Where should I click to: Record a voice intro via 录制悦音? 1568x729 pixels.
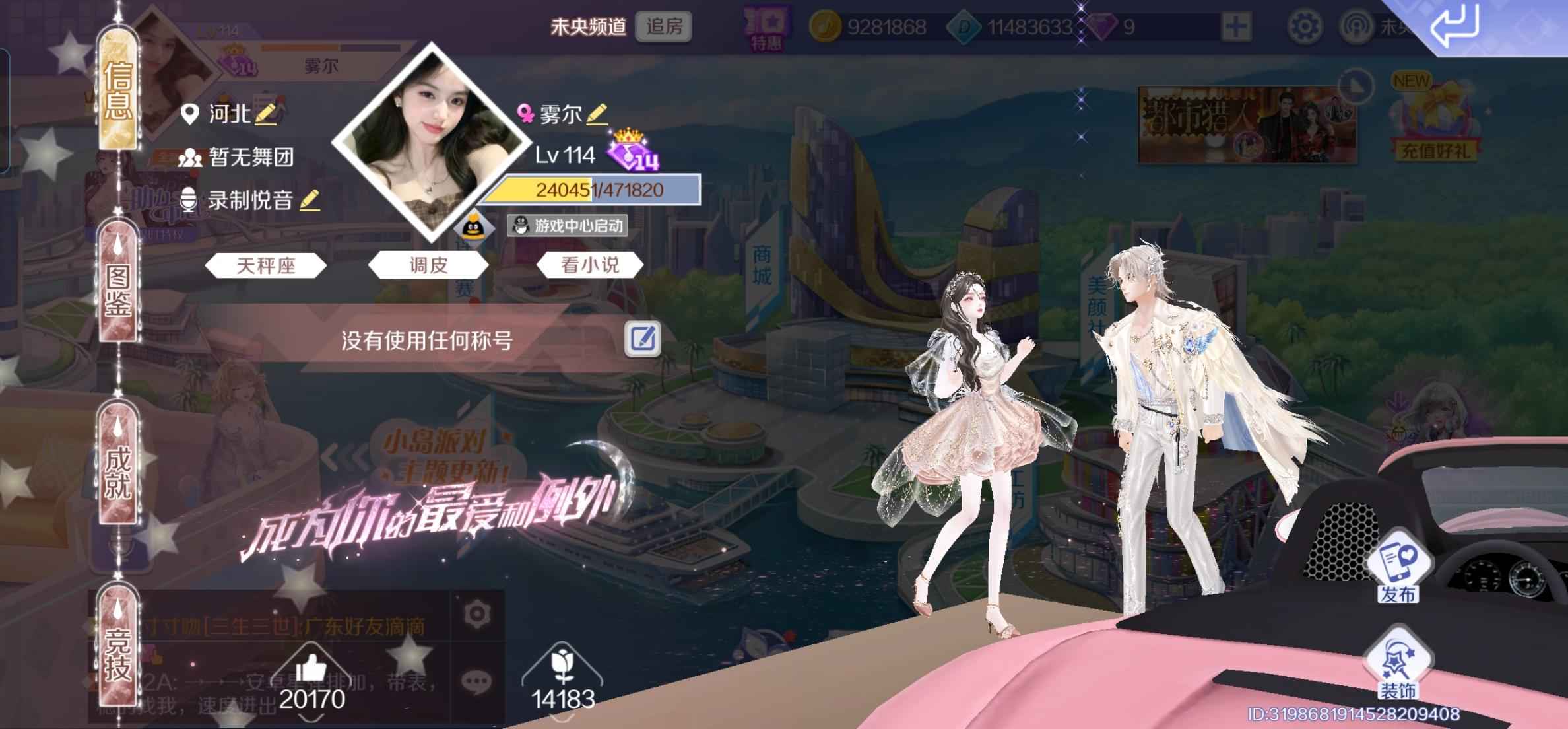(310, 200)
